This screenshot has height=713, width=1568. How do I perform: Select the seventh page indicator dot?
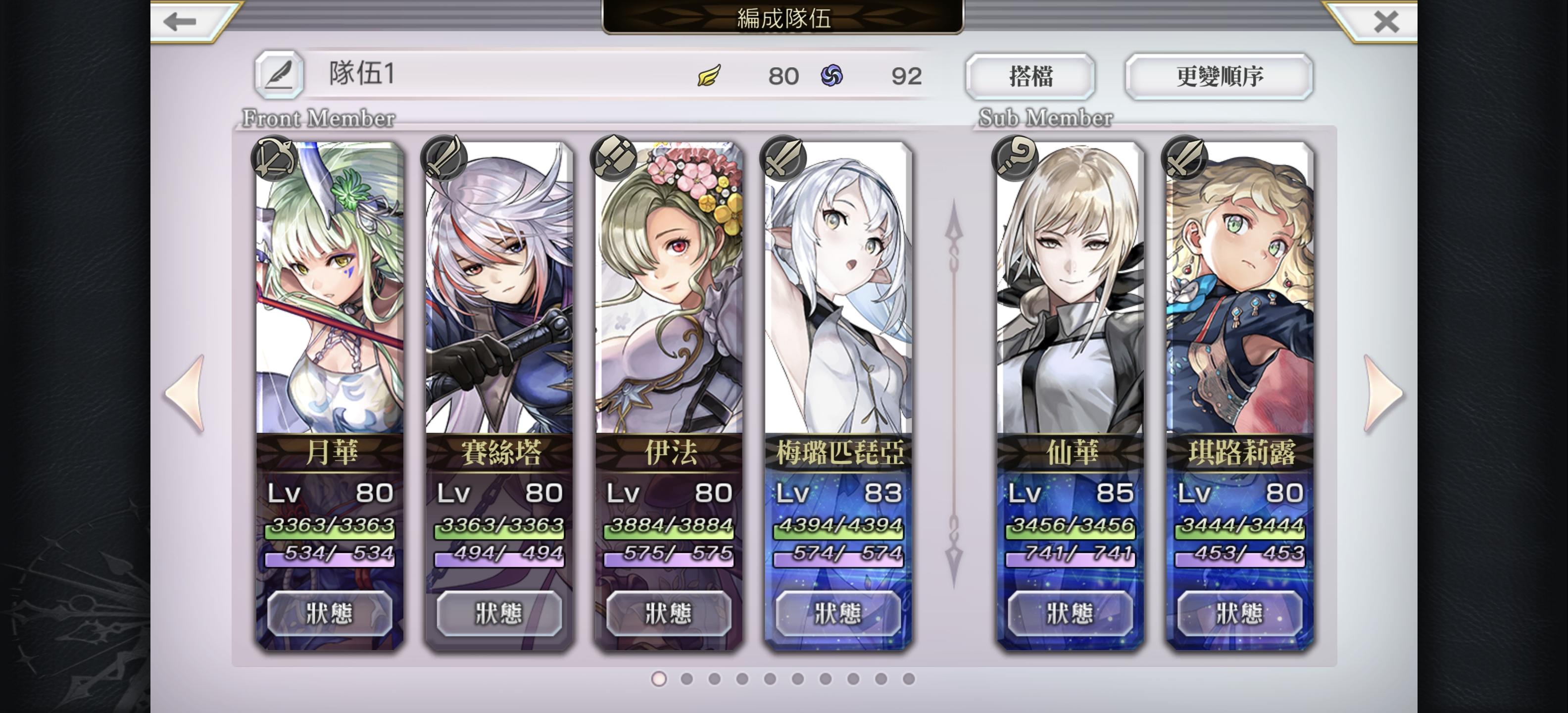point(826,679)
